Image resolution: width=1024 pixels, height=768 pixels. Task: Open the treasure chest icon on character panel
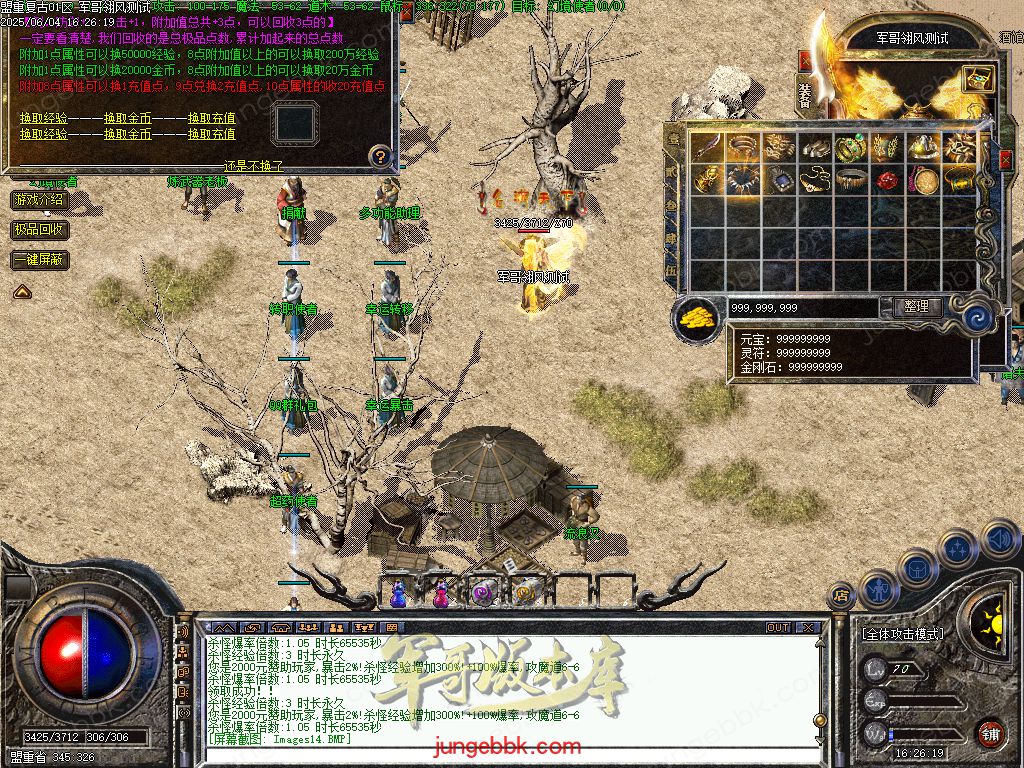977,79
